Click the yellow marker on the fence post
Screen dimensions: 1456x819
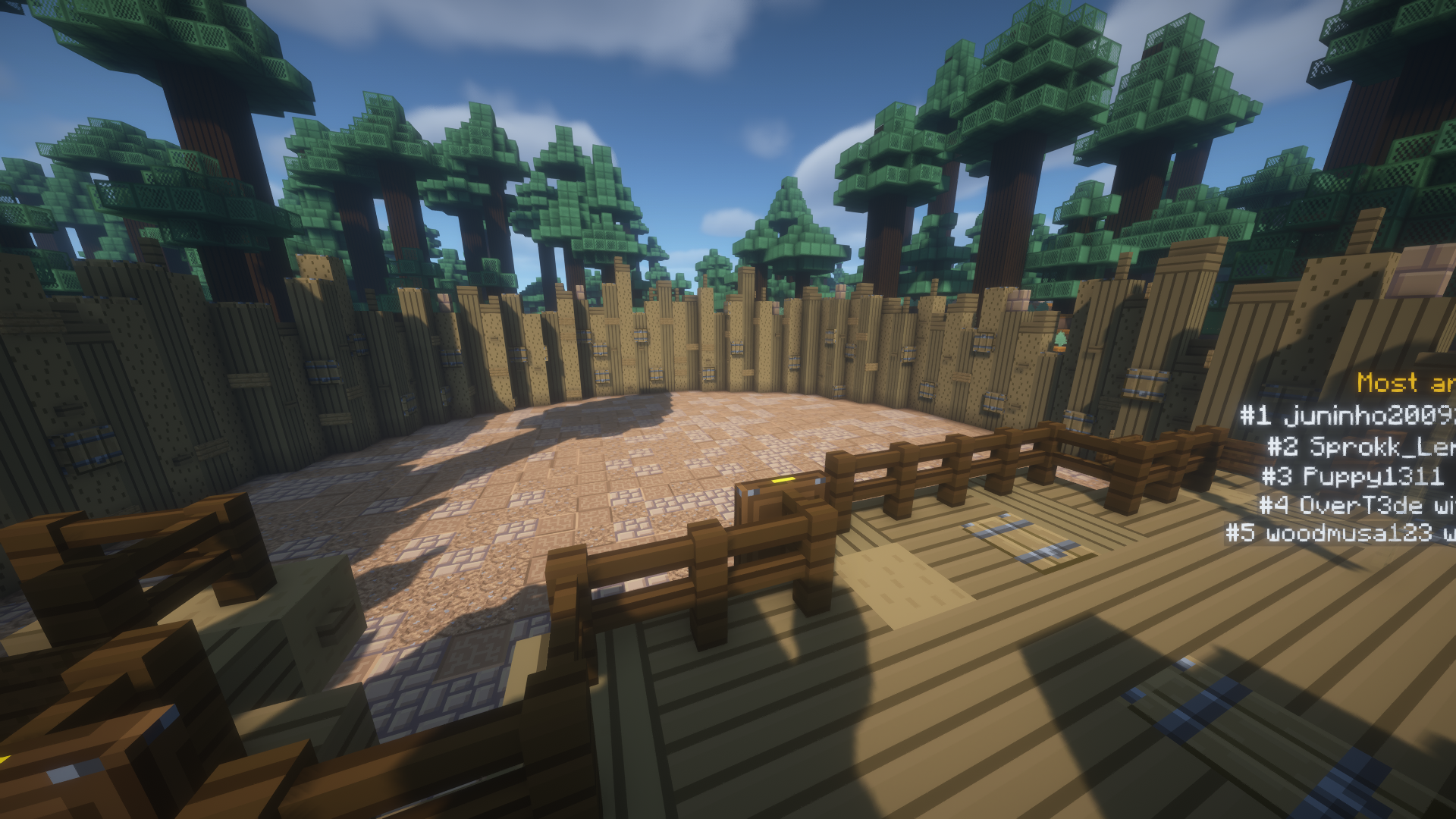coord(783,481)
